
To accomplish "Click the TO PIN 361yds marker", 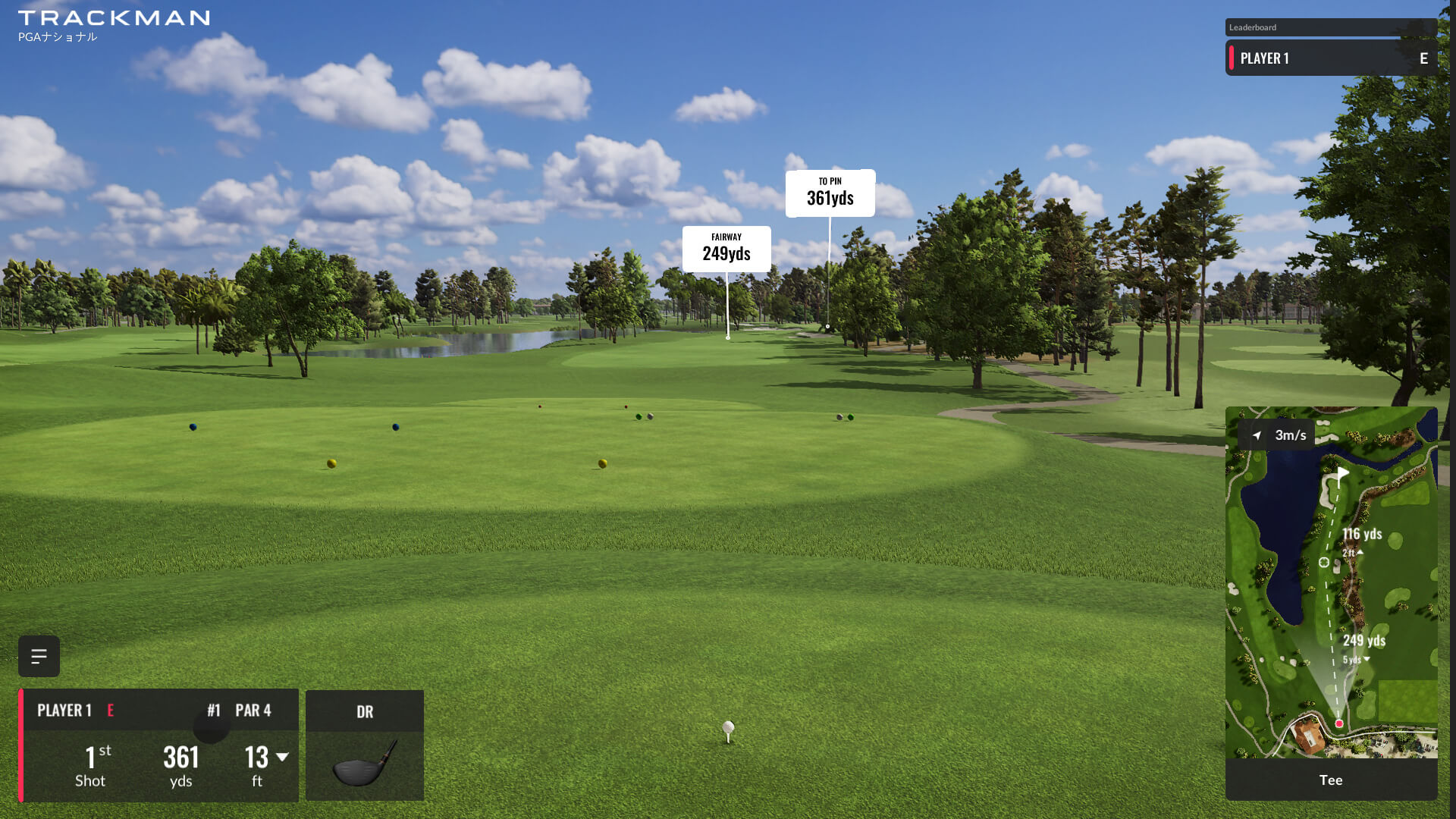I will [x=830, y=193].
